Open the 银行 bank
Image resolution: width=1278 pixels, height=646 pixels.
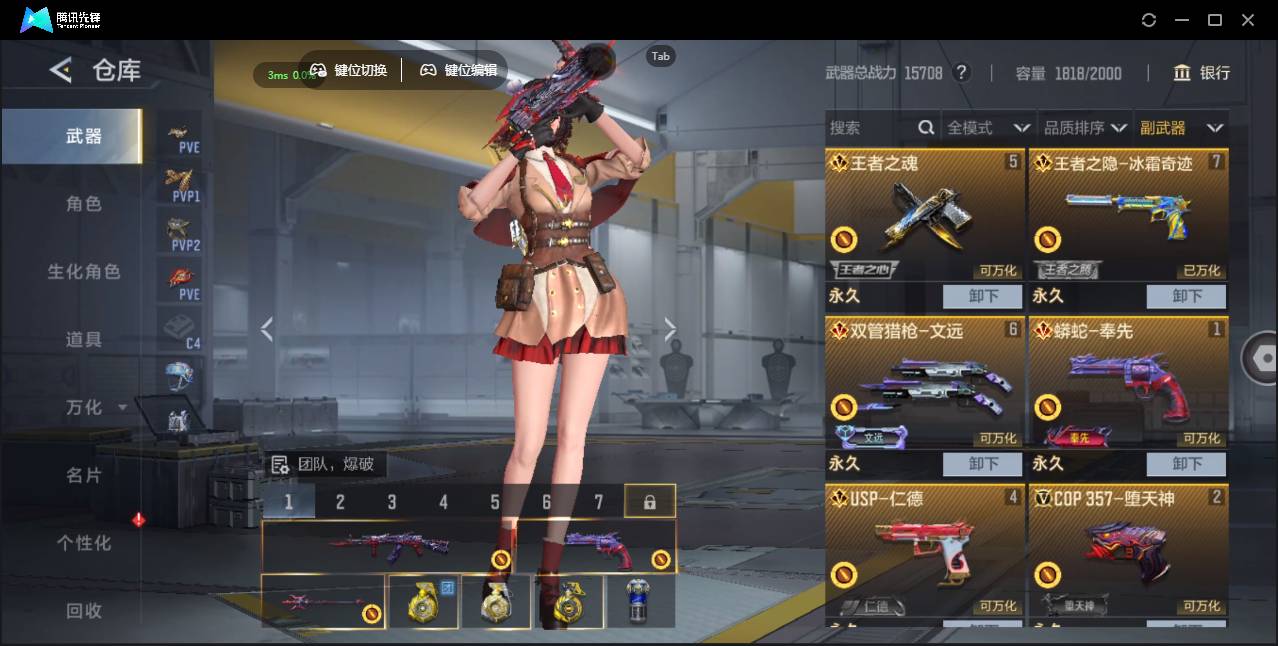pos(1202,73)
